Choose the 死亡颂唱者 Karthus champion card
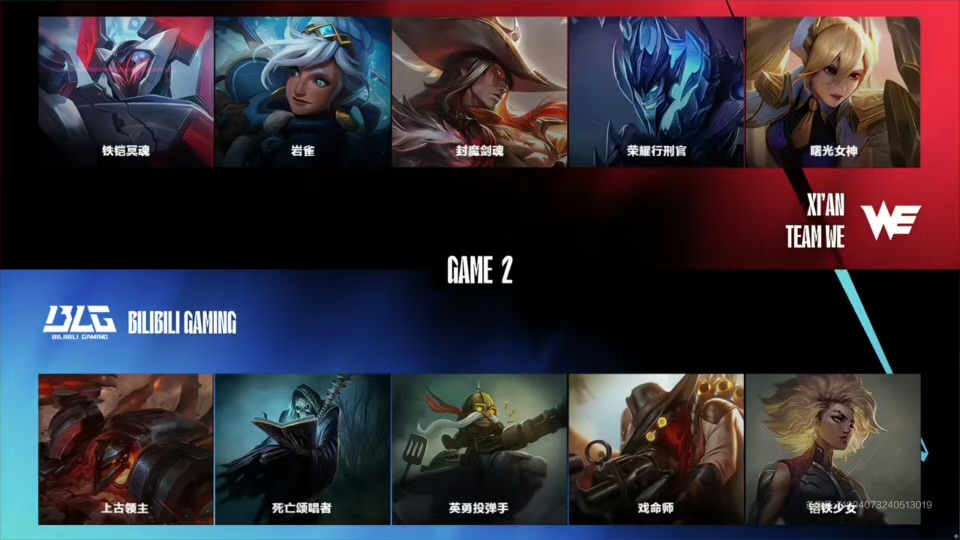This screenshot has height=540, width=960. coord(302,449)
